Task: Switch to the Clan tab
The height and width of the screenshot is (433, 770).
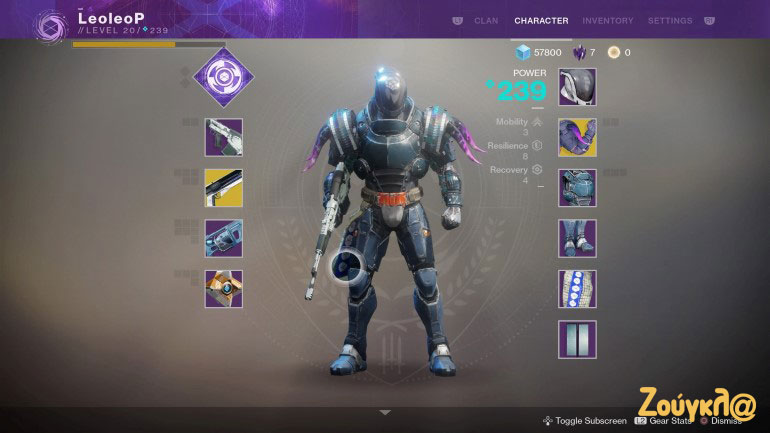Action: pyautogui.click(x=486, y=20)
